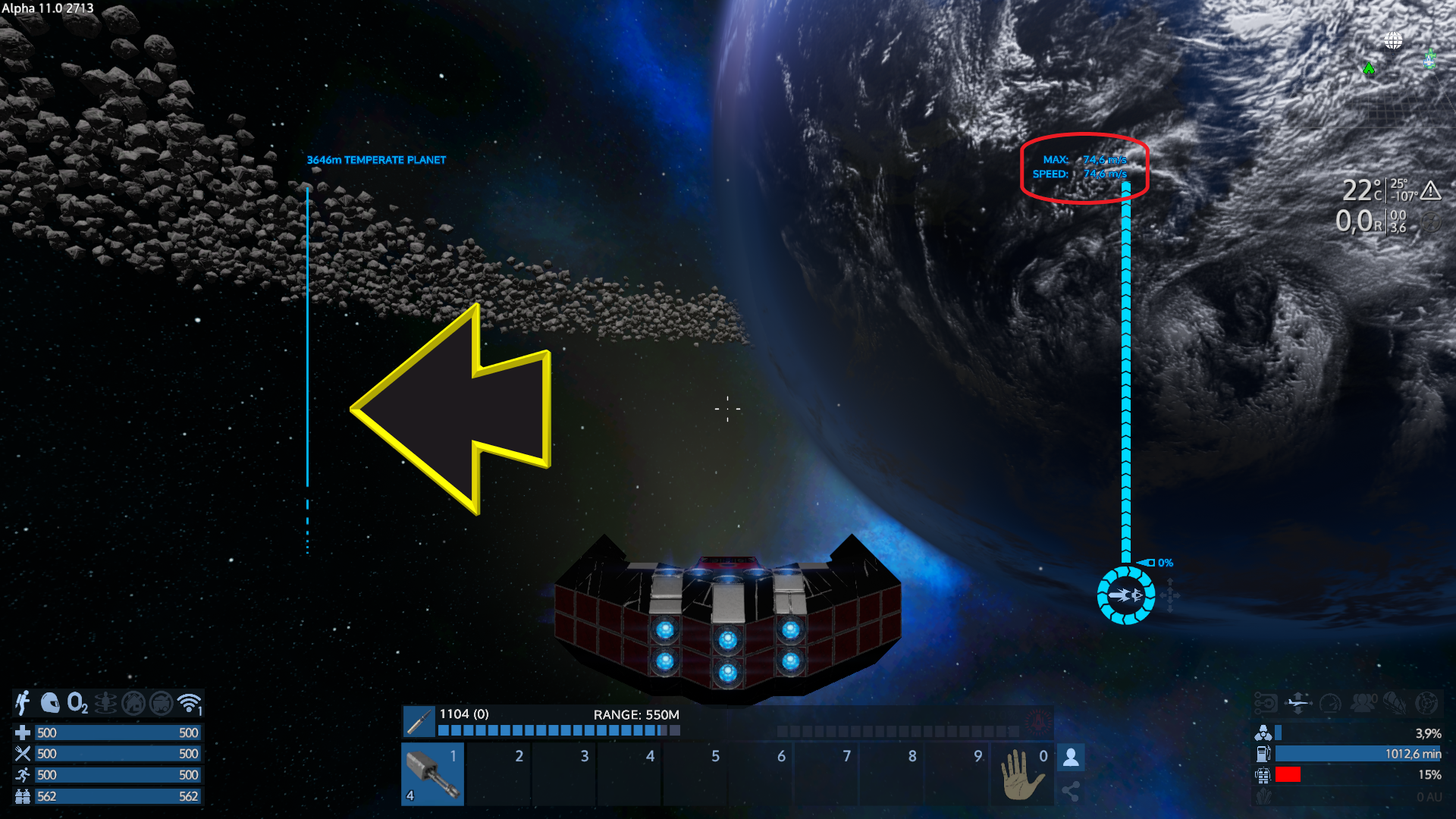Click the temperature warning triangle
Viewport: 1456px width, 819px height.
(1431, 190)
